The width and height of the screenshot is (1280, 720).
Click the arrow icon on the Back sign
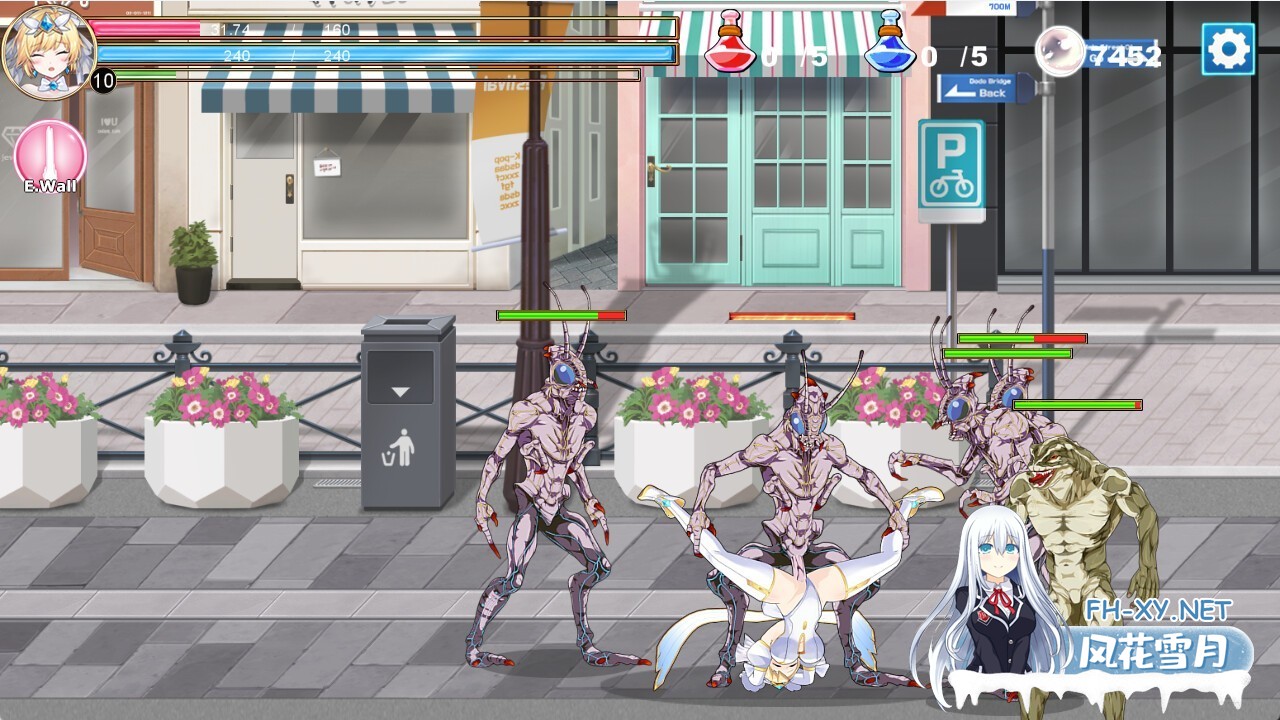(x=960, y=92)
